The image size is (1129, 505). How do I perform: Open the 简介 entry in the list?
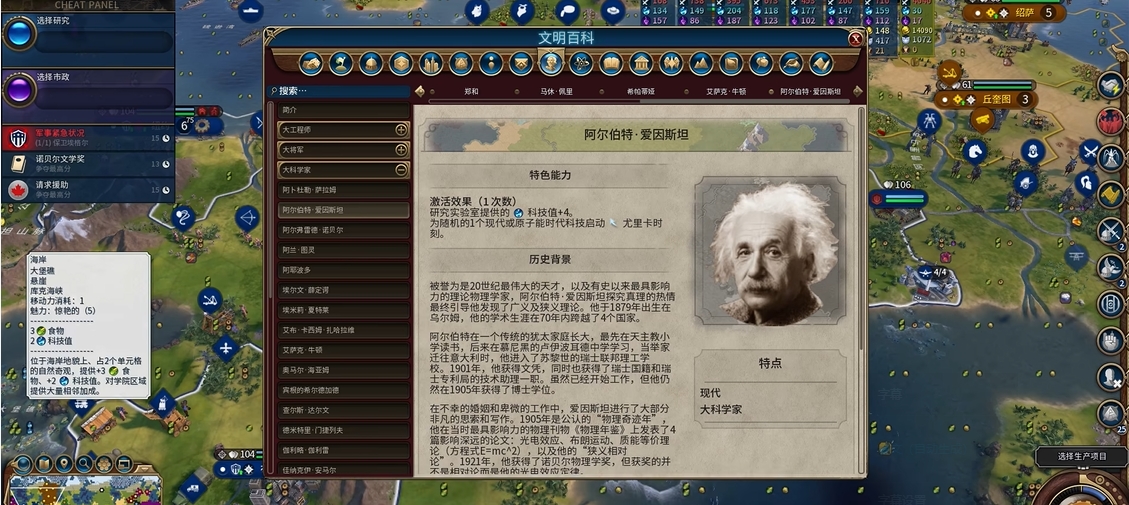click(343, 109)
